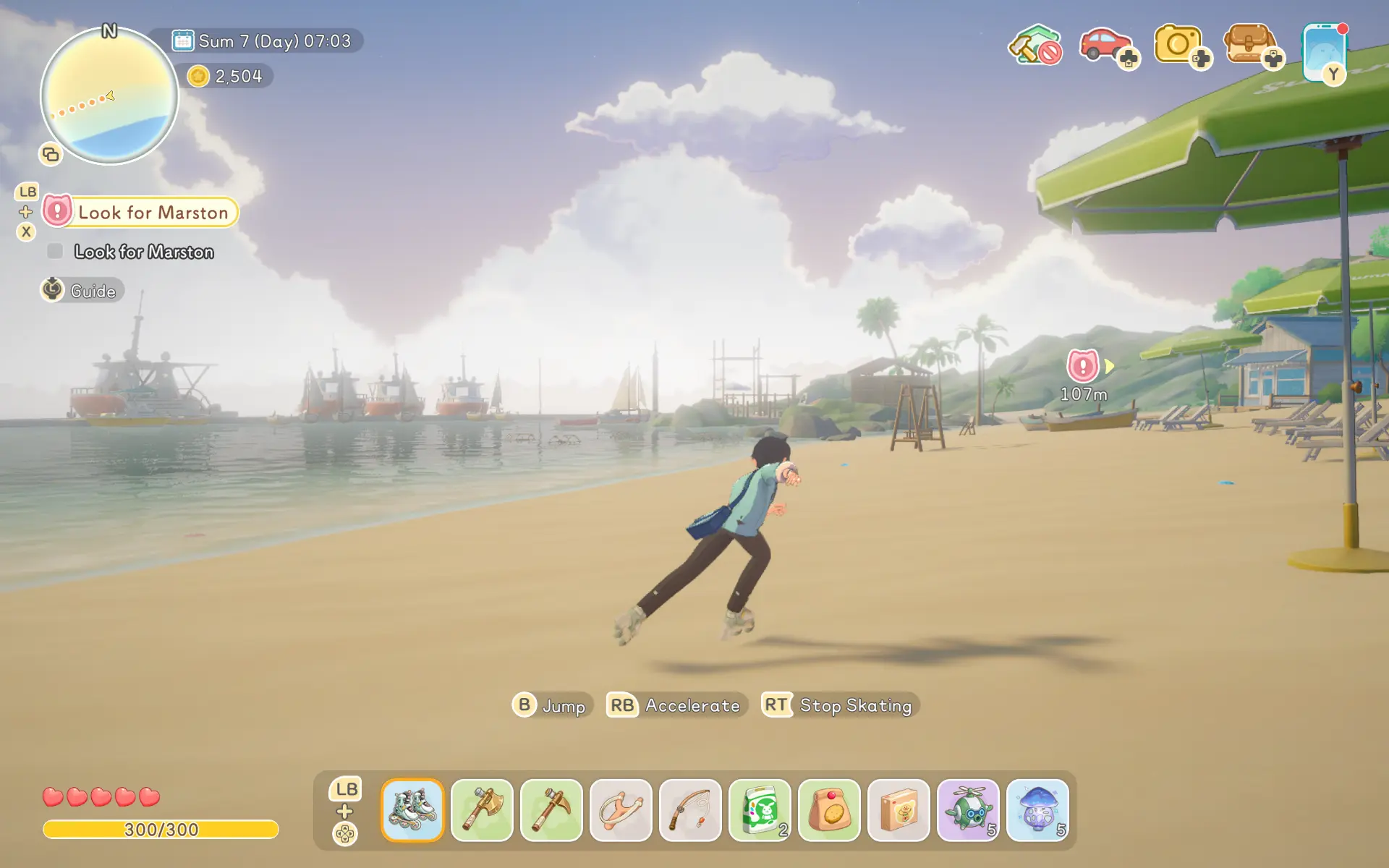Select the pickaxe in the hotbar

coord(552,812)
